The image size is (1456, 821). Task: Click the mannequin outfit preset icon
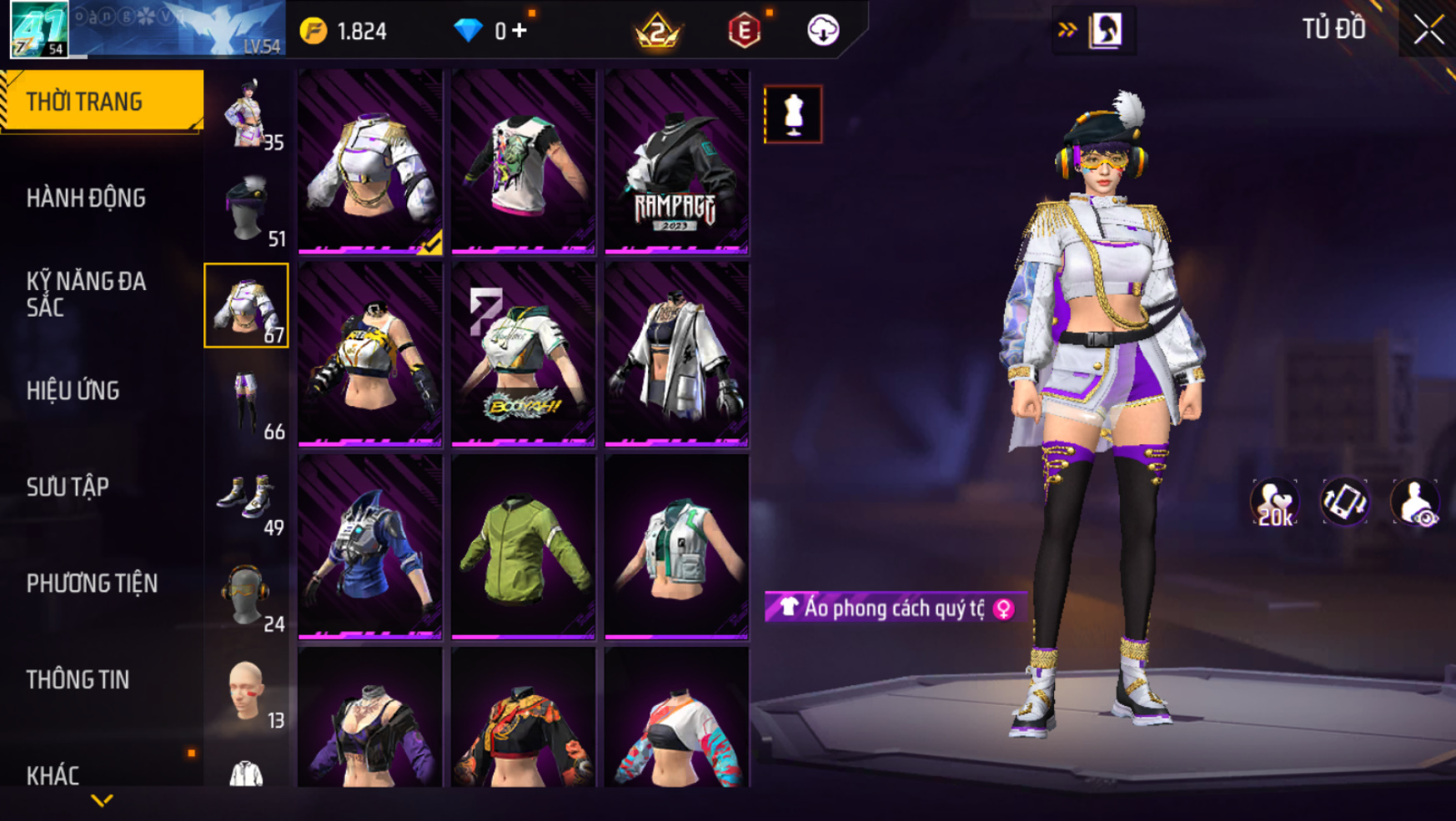coord(793,114)
